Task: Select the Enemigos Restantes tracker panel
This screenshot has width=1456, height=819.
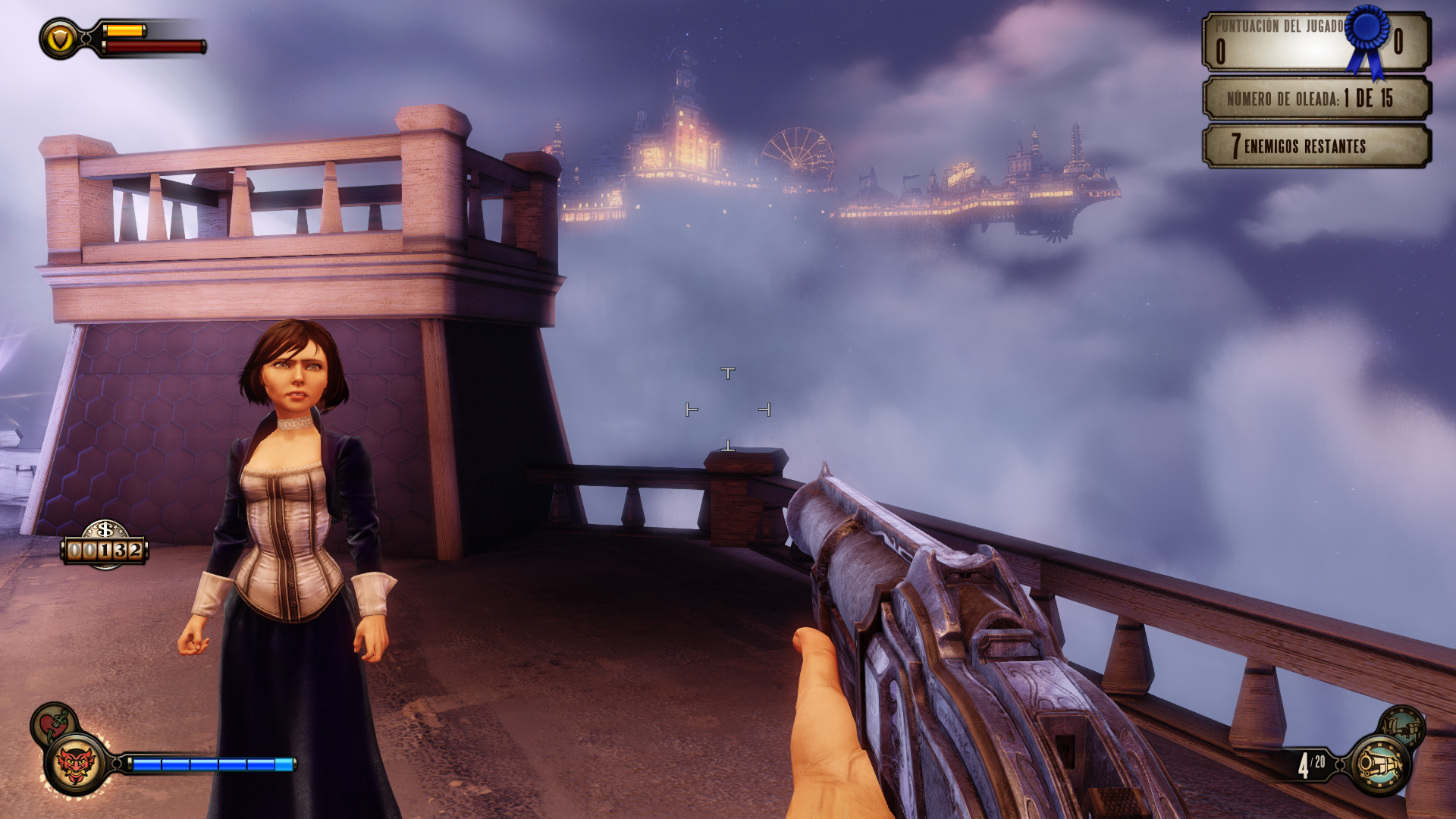Action: pyautogui.click(x=1316, y=146)
